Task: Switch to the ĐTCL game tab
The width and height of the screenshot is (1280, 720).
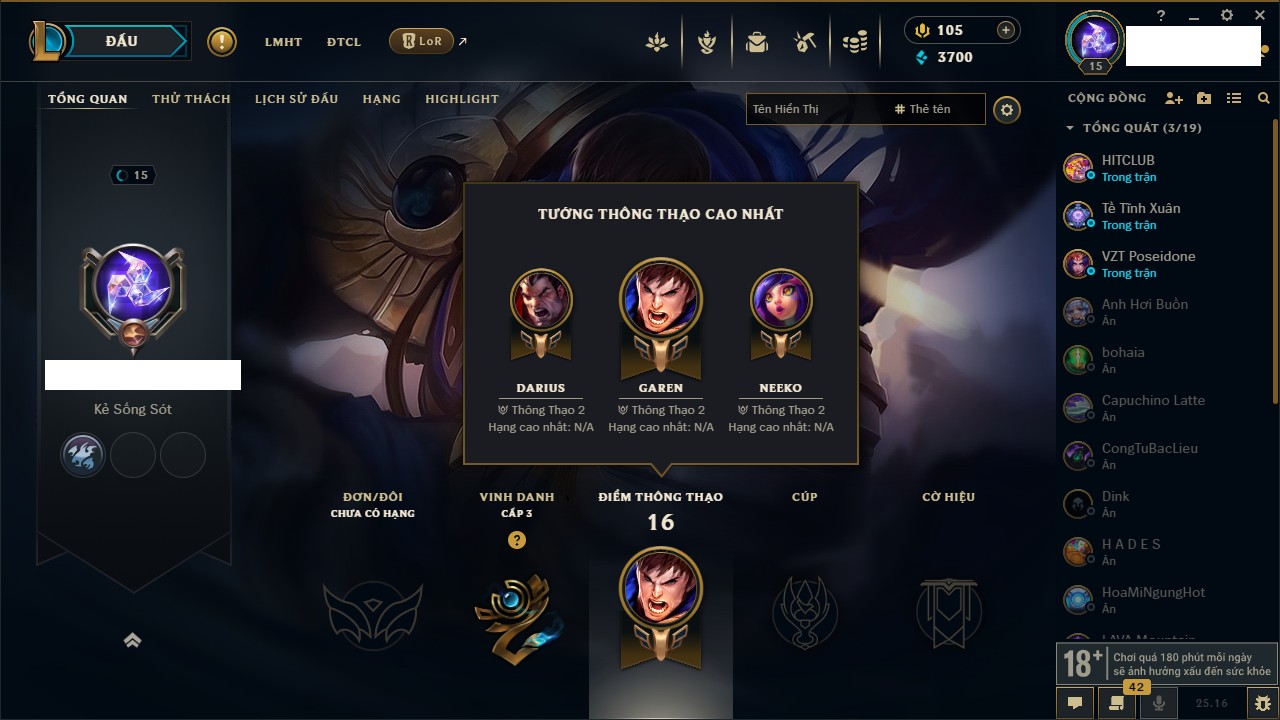Action: click(344, 42)
